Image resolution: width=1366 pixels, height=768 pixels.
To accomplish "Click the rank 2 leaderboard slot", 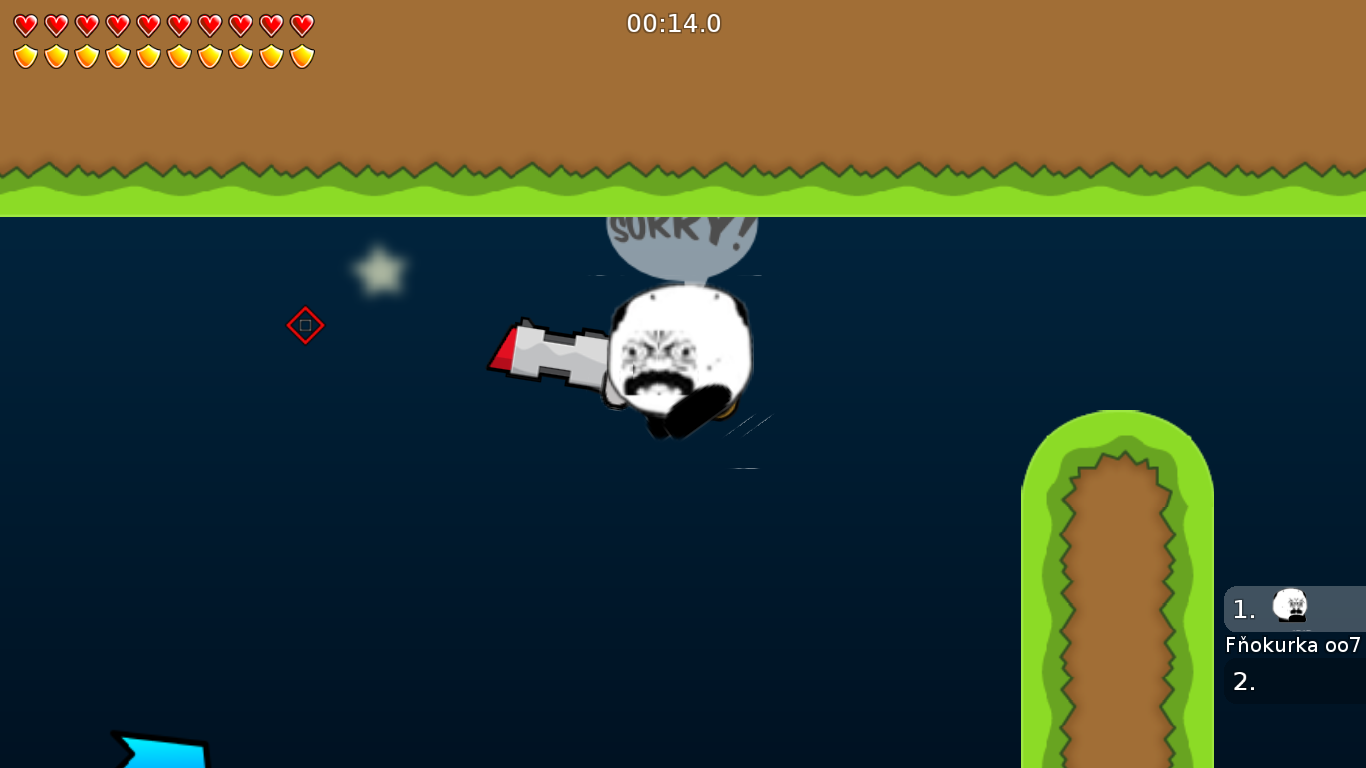I will 1290,682.
